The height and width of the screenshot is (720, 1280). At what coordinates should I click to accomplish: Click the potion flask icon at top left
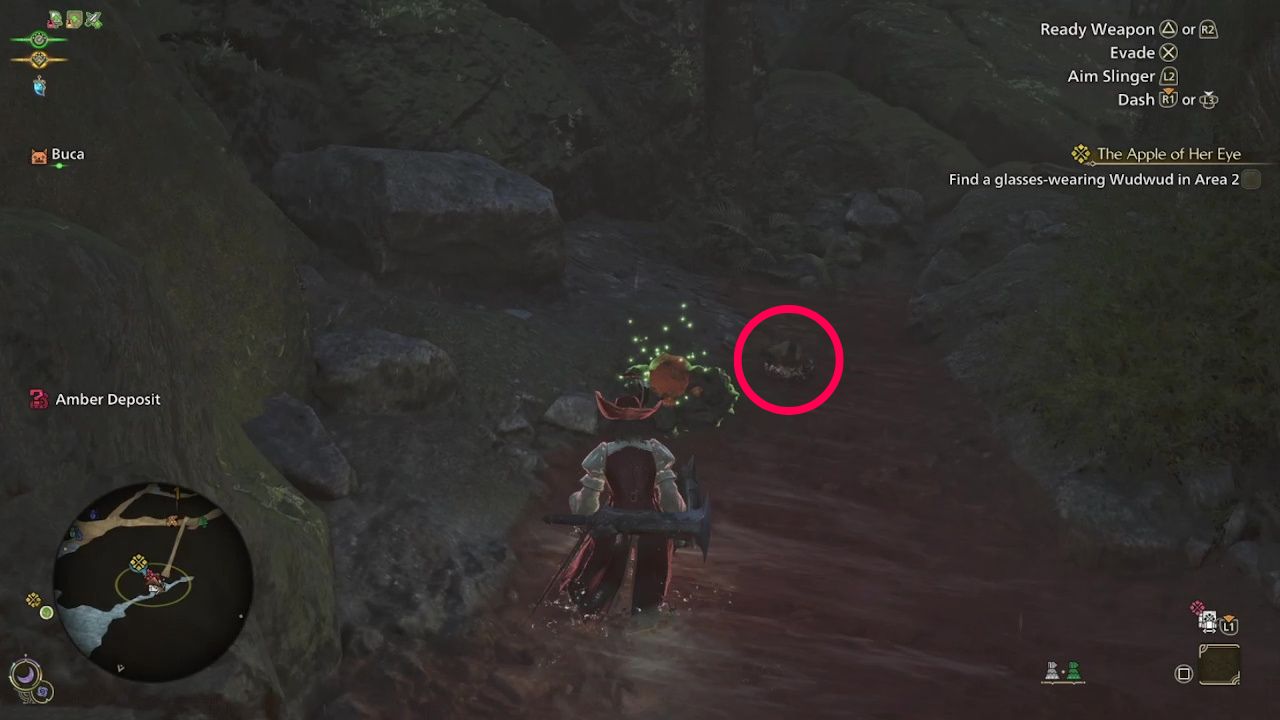(x=52, y=22)
